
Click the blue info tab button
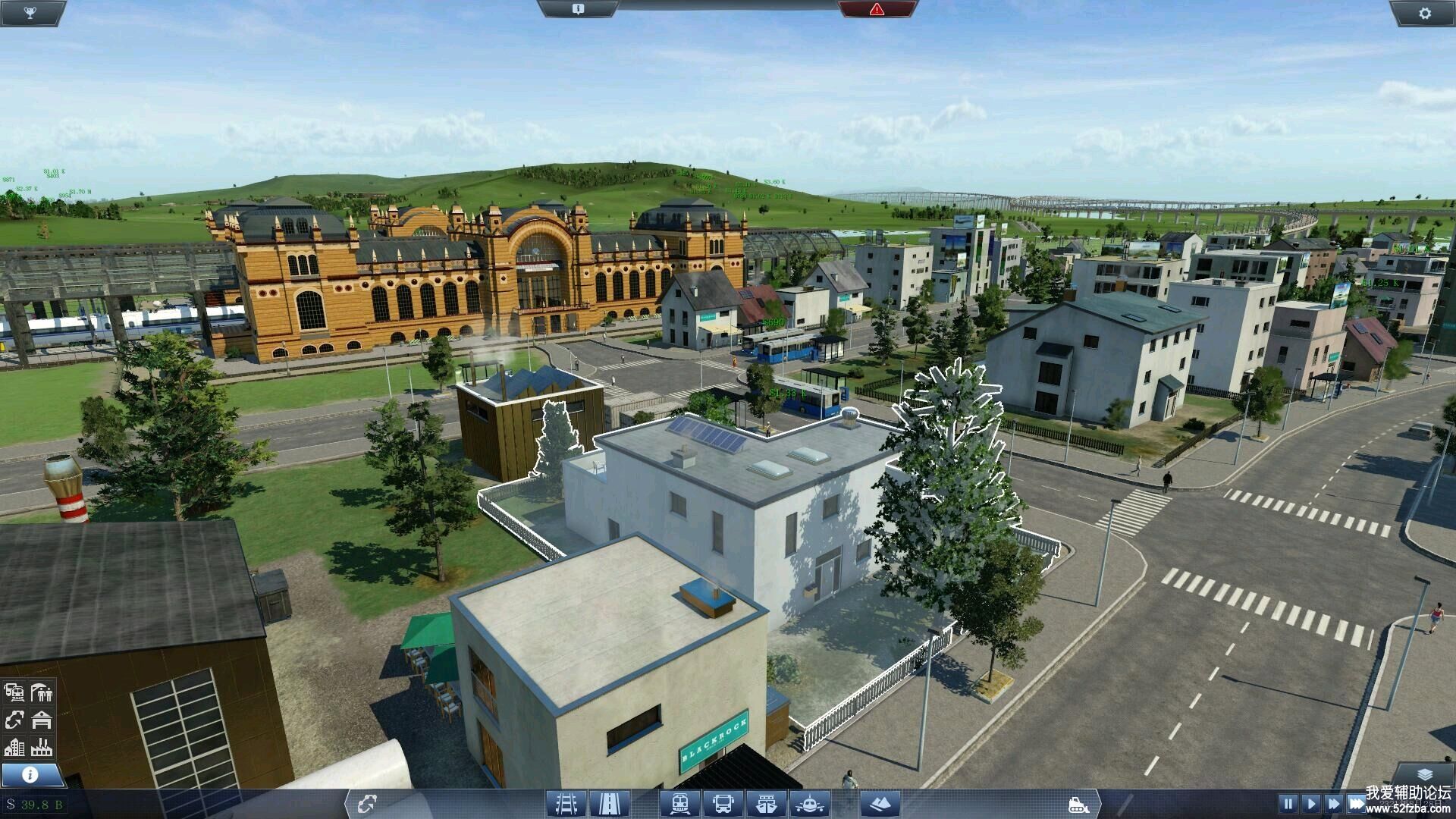tap(31, 774)
